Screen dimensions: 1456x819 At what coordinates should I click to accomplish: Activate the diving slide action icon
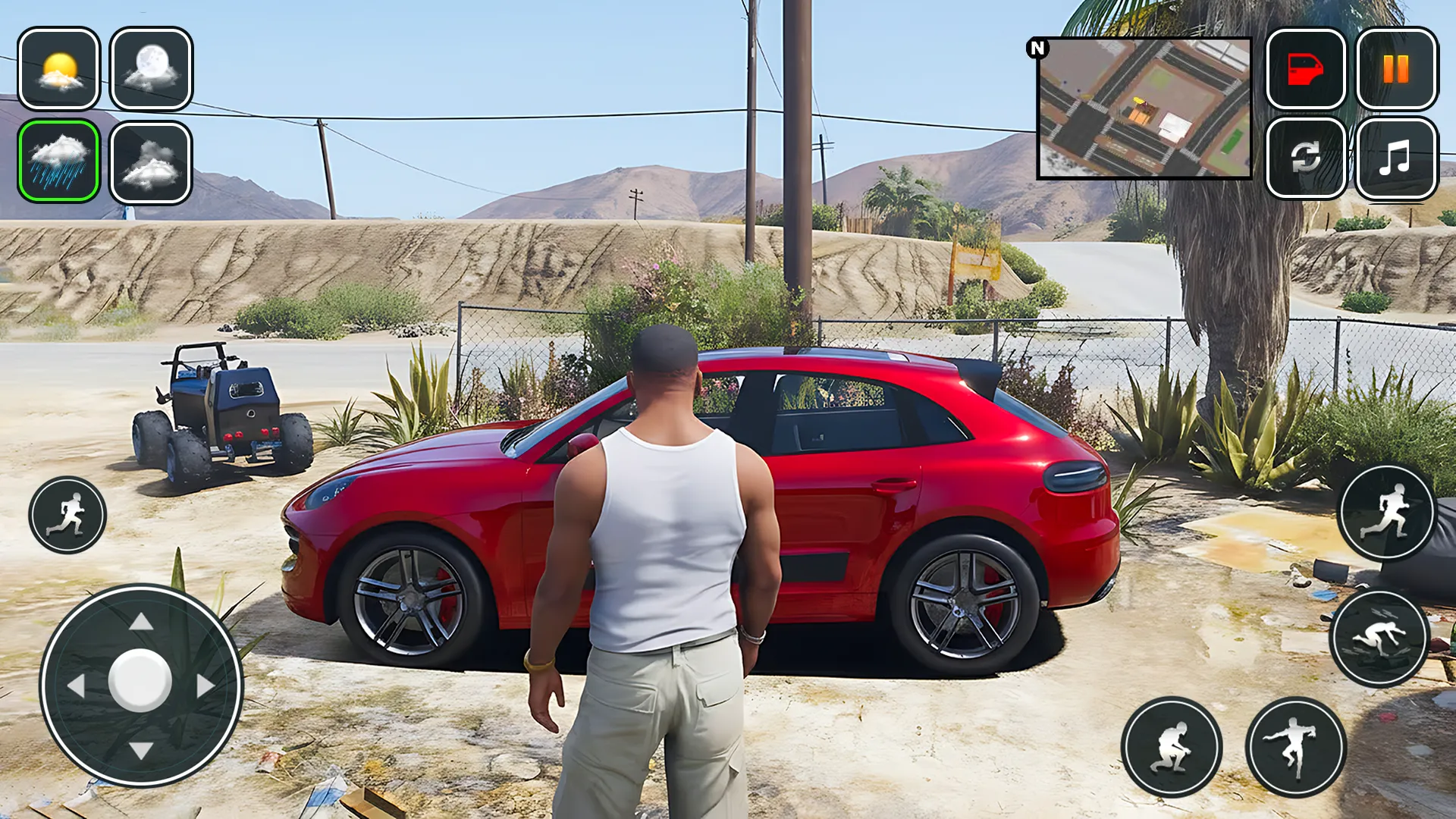pos(1379,639)
